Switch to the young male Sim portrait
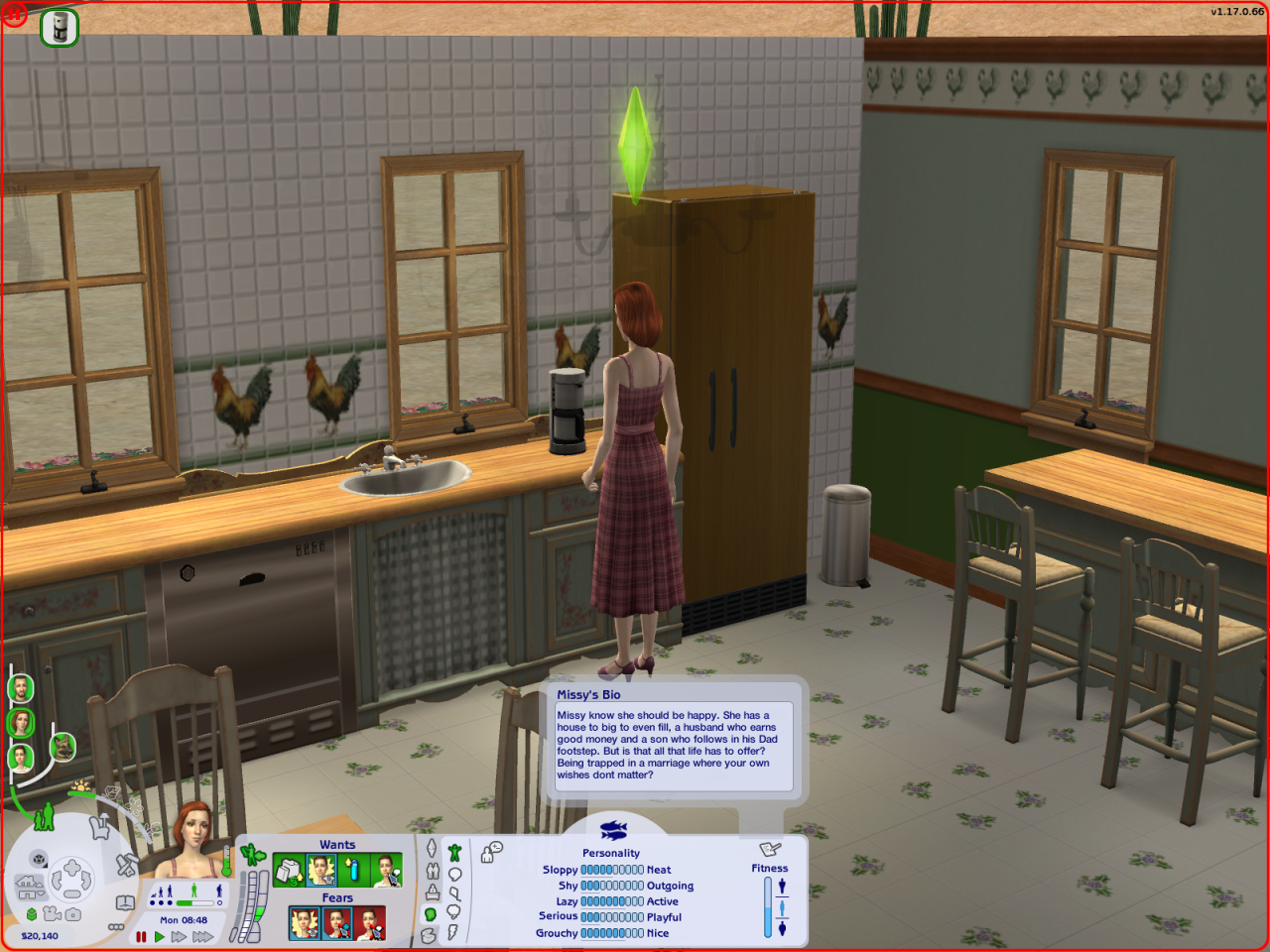Screen dimensions: 1270x952 pyautogui.click(x=21, y=758)
